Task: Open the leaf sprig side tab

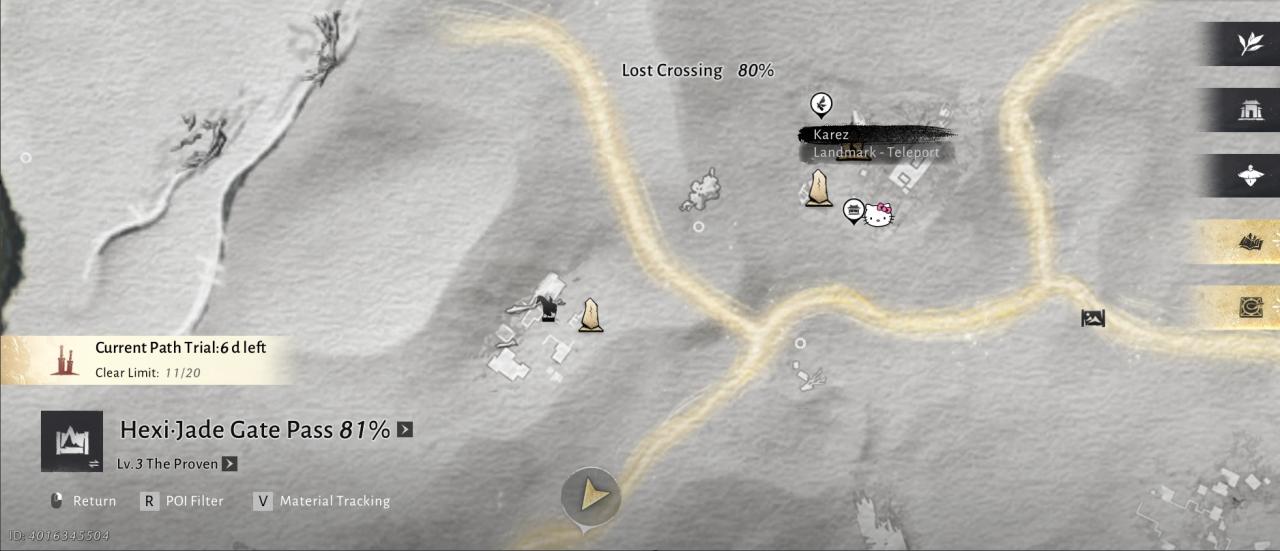Action: coord(1250,44)
